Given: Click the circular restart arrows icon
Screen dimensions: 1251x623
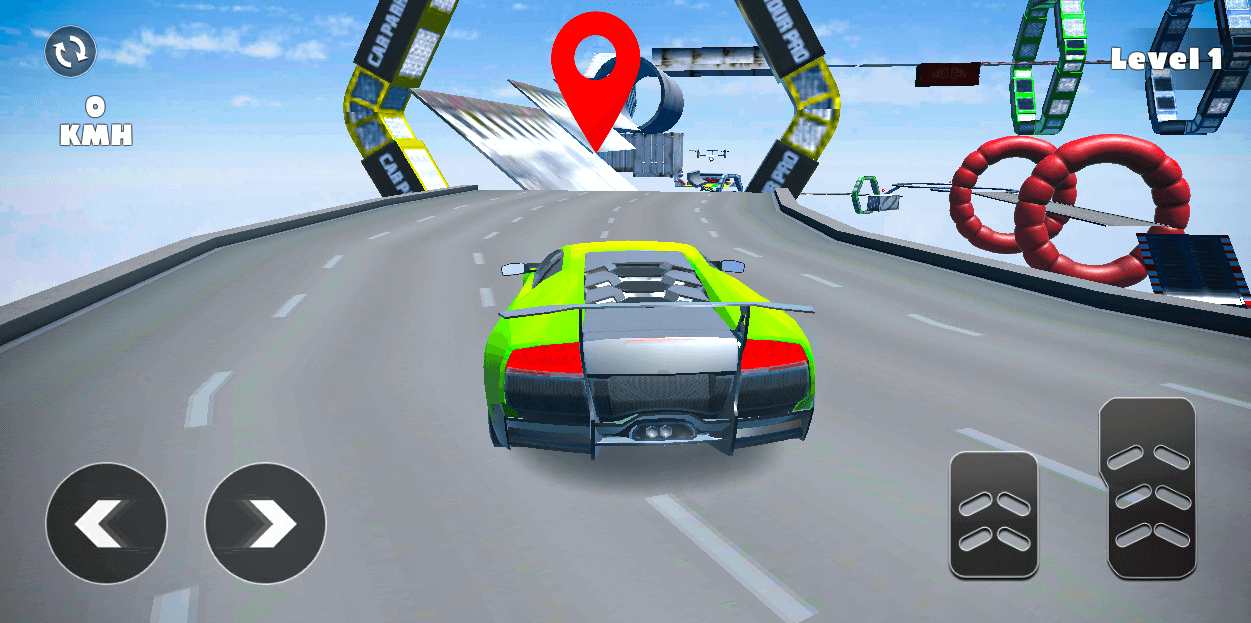Looking at the screenshot, I should (71, 51).
